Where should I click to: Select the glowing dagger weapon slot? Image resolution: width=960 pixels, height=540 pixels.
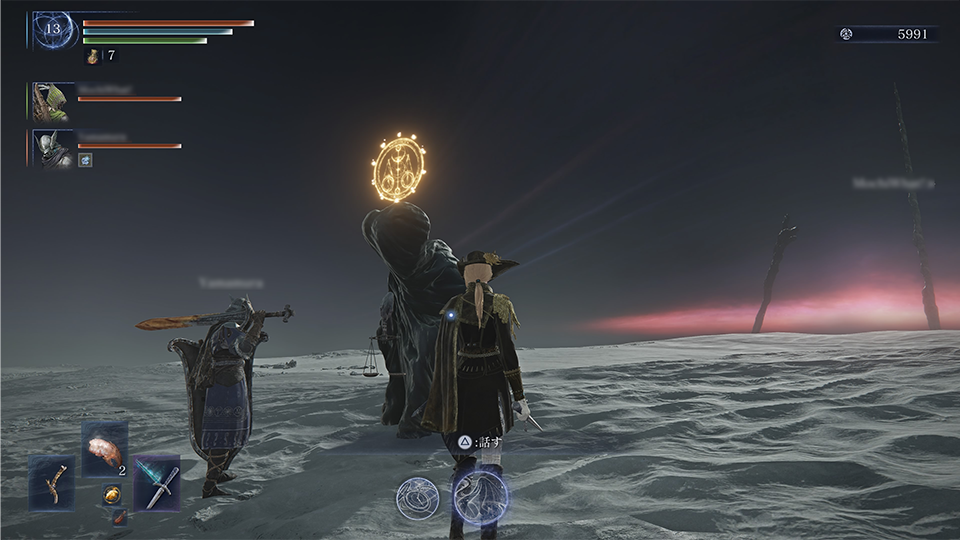coord(157,482)
